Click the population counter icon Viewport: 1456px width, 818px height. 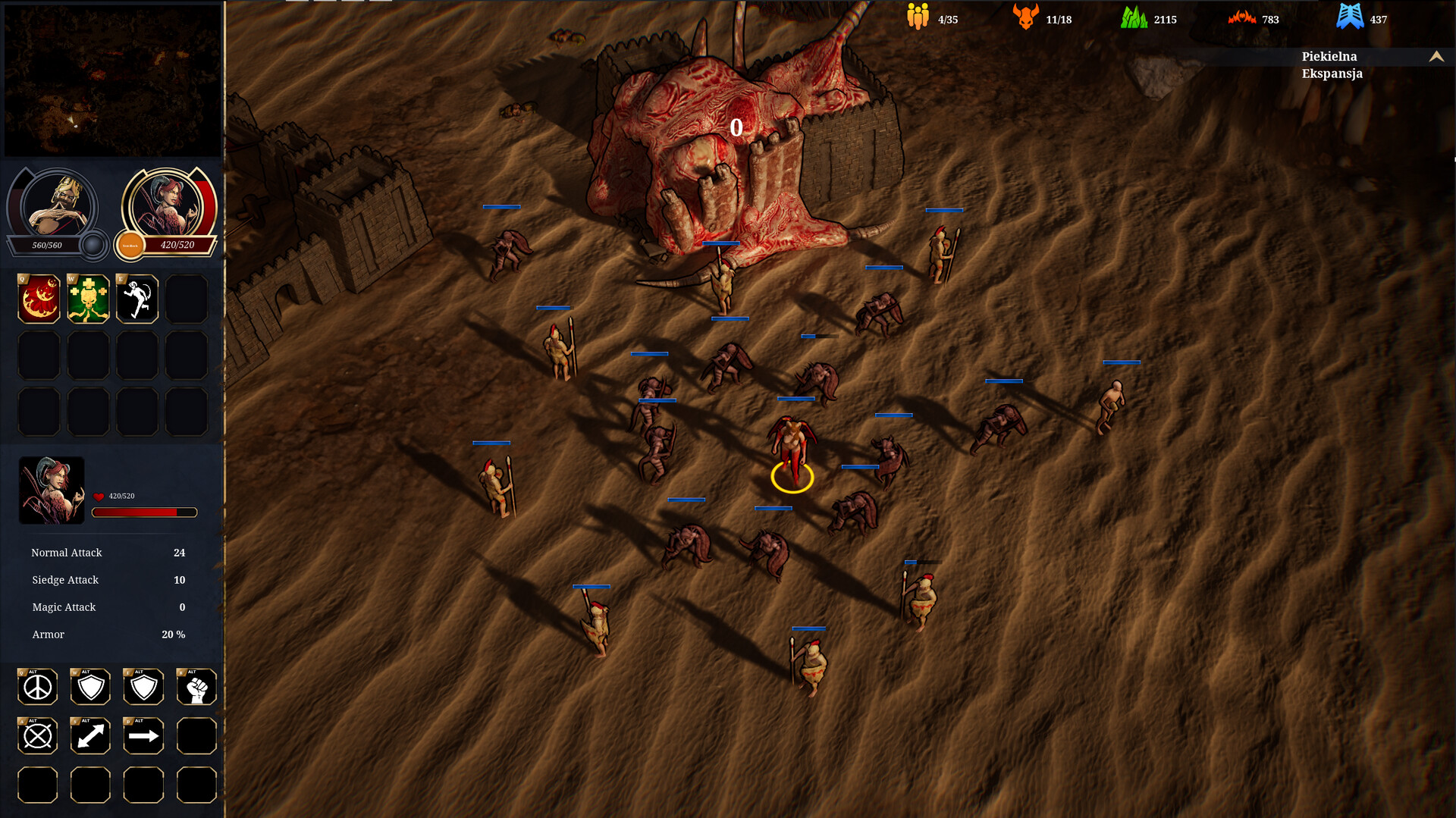[917, 15]
